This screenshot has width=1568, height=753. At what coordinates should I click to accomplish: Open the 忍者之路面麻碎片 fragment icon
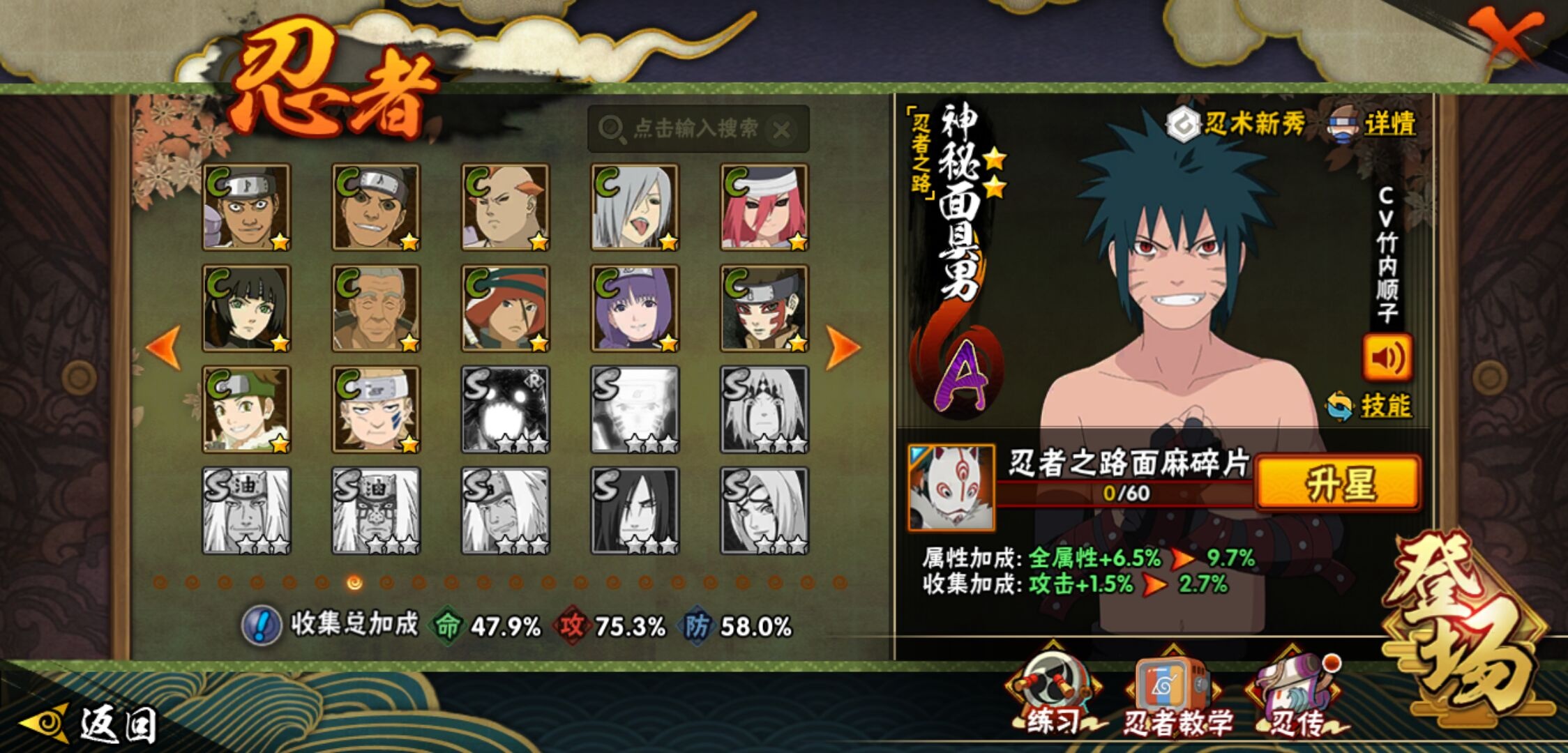coord(951,488)
